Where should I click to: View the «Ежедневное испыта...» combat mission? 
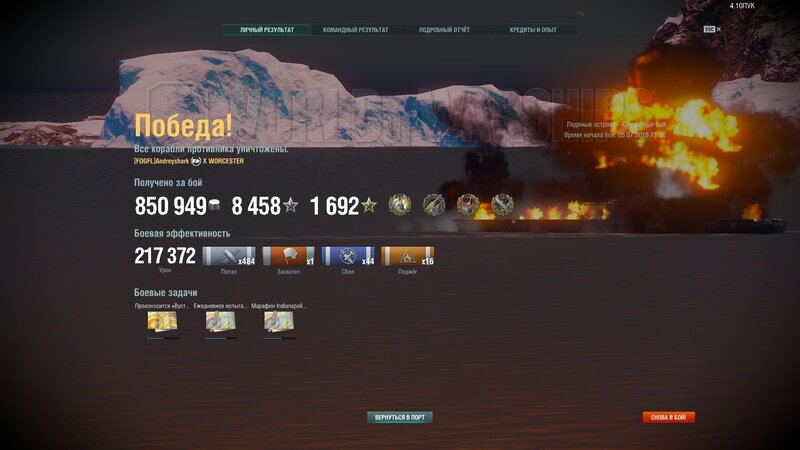pyautogui.click(x=220, y=321)
